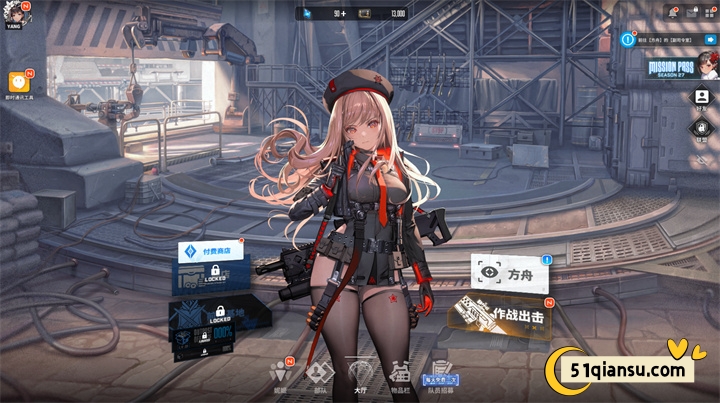Open the orange instant messaging tool icon
Image resolution: width=720 pixels, height=403 pixels.
pyautogui.click(x=17, y=82)
